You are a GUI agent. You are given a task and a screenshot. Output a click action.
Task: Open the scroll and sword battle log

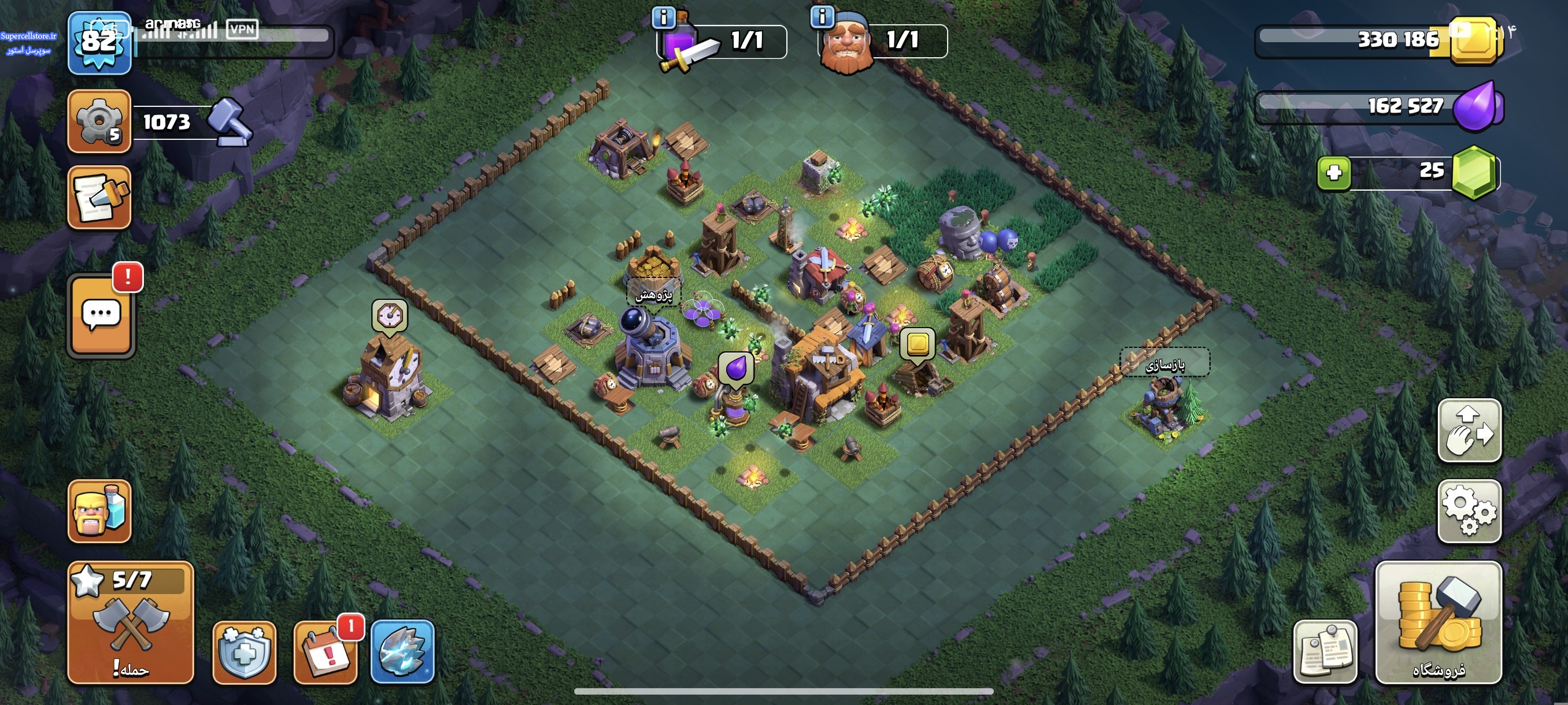[x=99, y=198]
